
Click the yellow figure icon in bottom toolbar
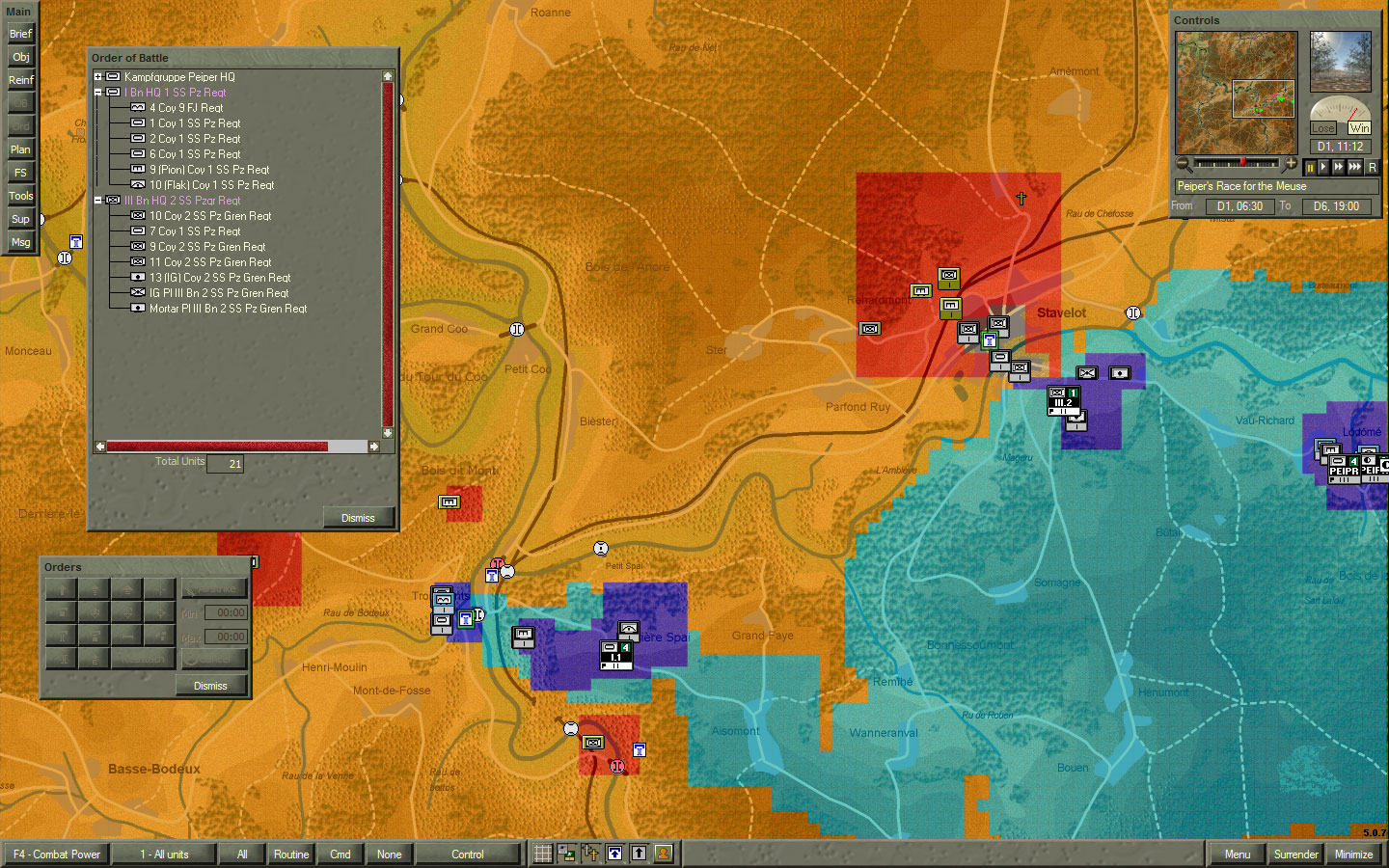663,853
